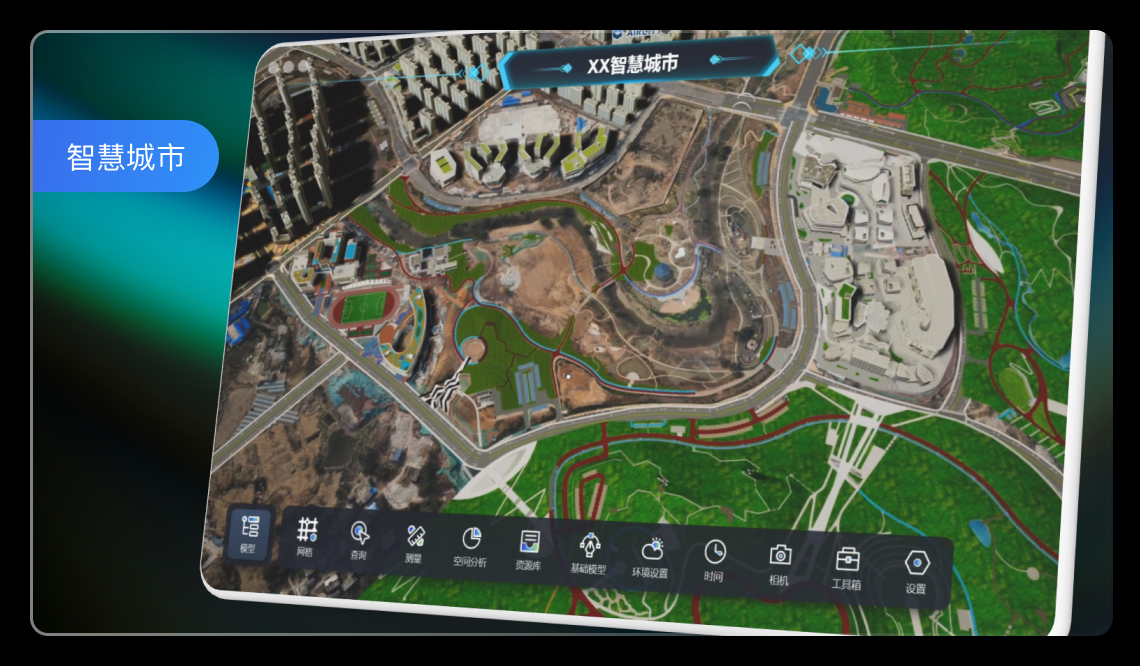Choose the 测量 measurement tool
This screenshot has width=1140, height=666.
click(x=415, y=545)
